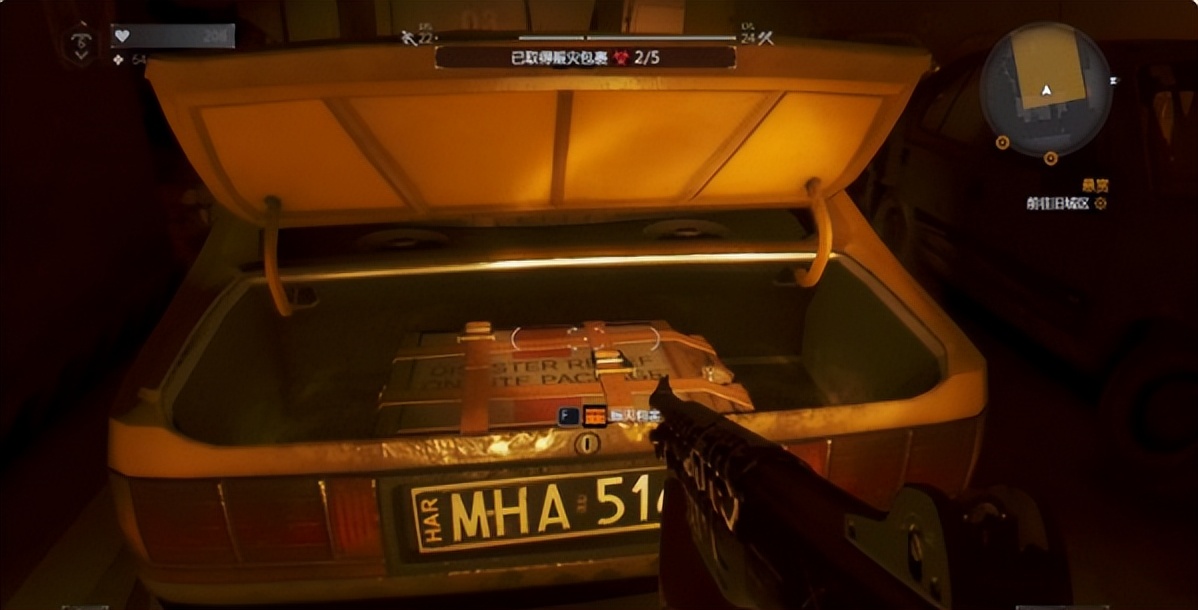Image resolution: width=1198 pixels, height=610 pixels.
Task: Select the relief package objective tracker banner
Action: (x=585, y=57)
